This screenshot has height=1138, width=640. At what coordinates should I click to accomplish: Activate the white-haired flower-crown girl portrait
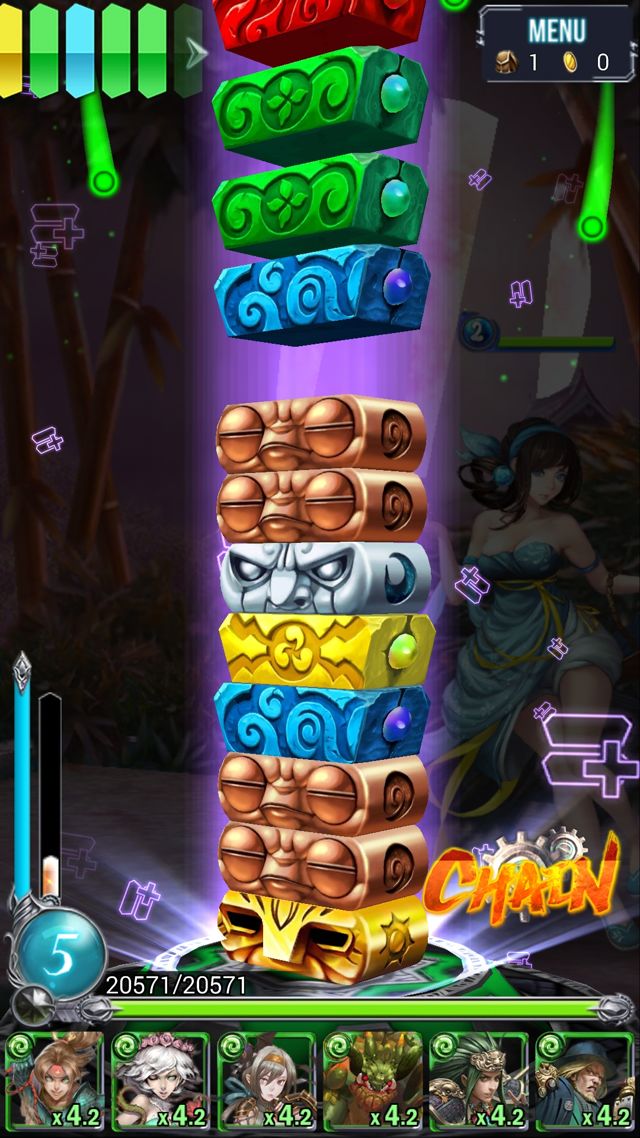[160, 1081]
